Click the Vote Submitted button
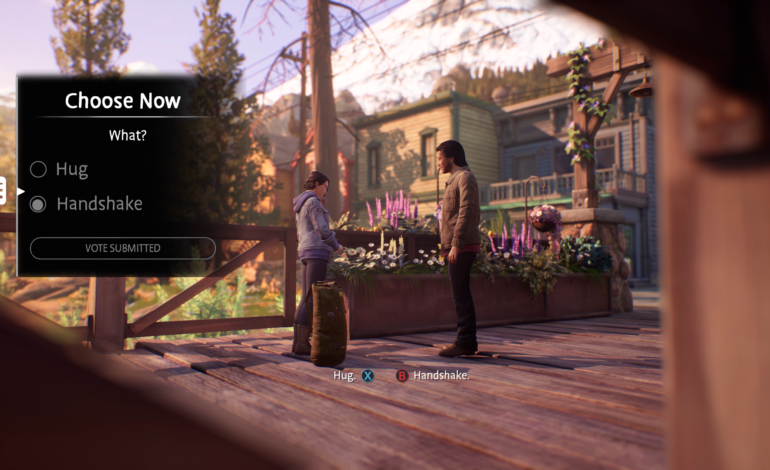 tap(122, 248)
